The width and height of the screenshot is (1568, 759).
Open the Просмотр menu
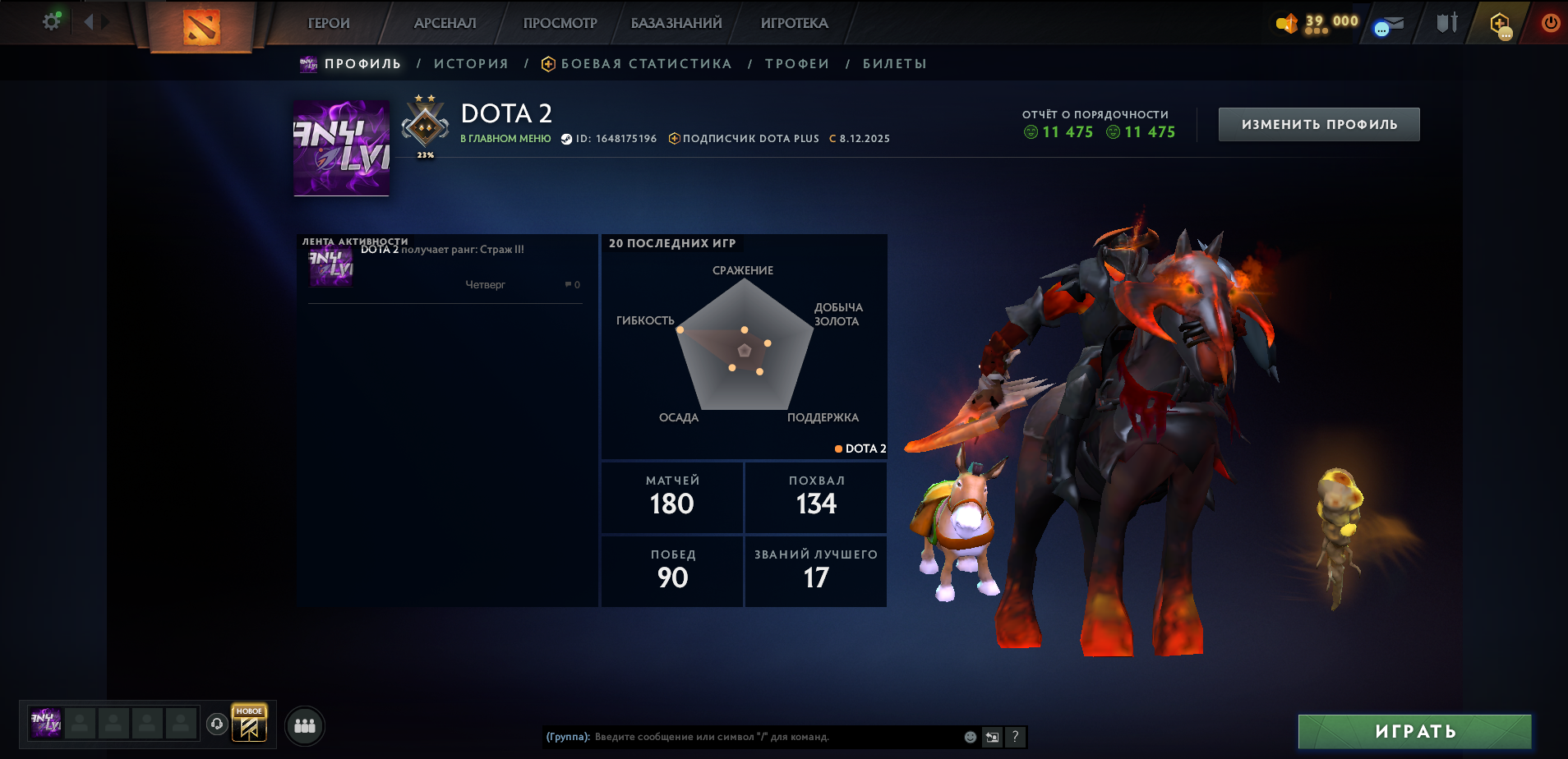click(560, 23)
